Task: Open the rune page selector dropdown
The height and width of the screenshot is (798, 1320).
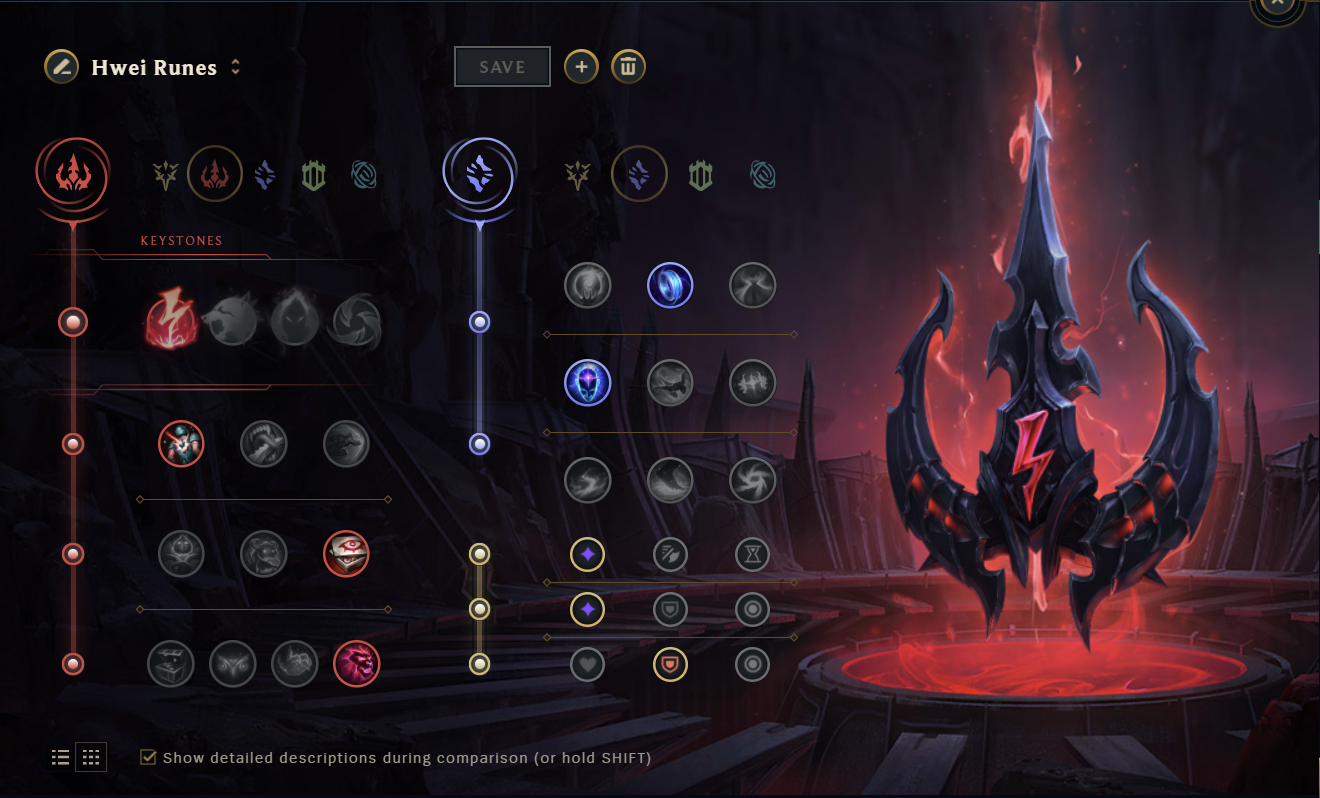Action: pyautogui.click(x=236, y=67)
